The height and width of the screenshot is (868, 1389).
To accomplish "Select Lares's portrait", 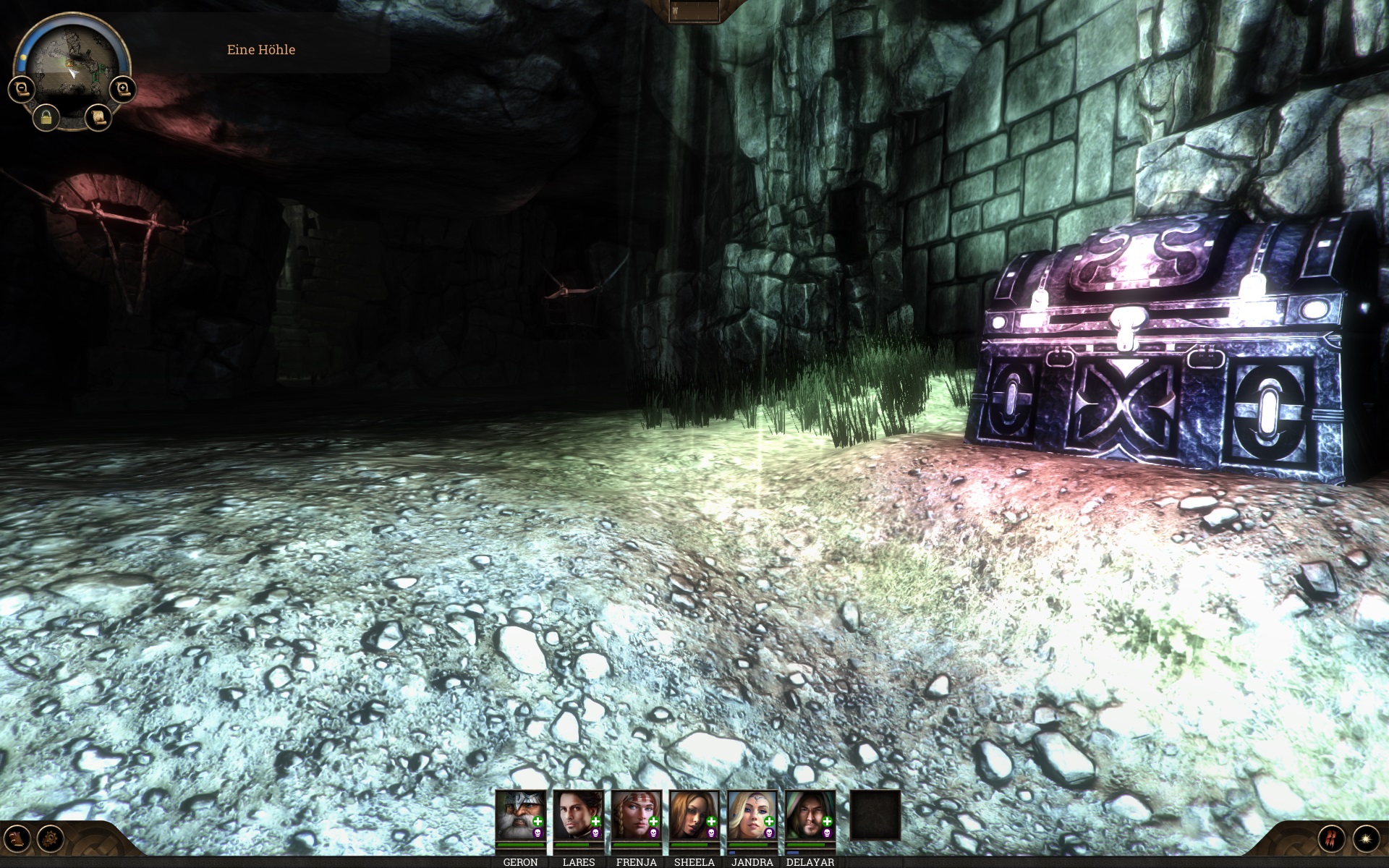I will tap(578, 815).
